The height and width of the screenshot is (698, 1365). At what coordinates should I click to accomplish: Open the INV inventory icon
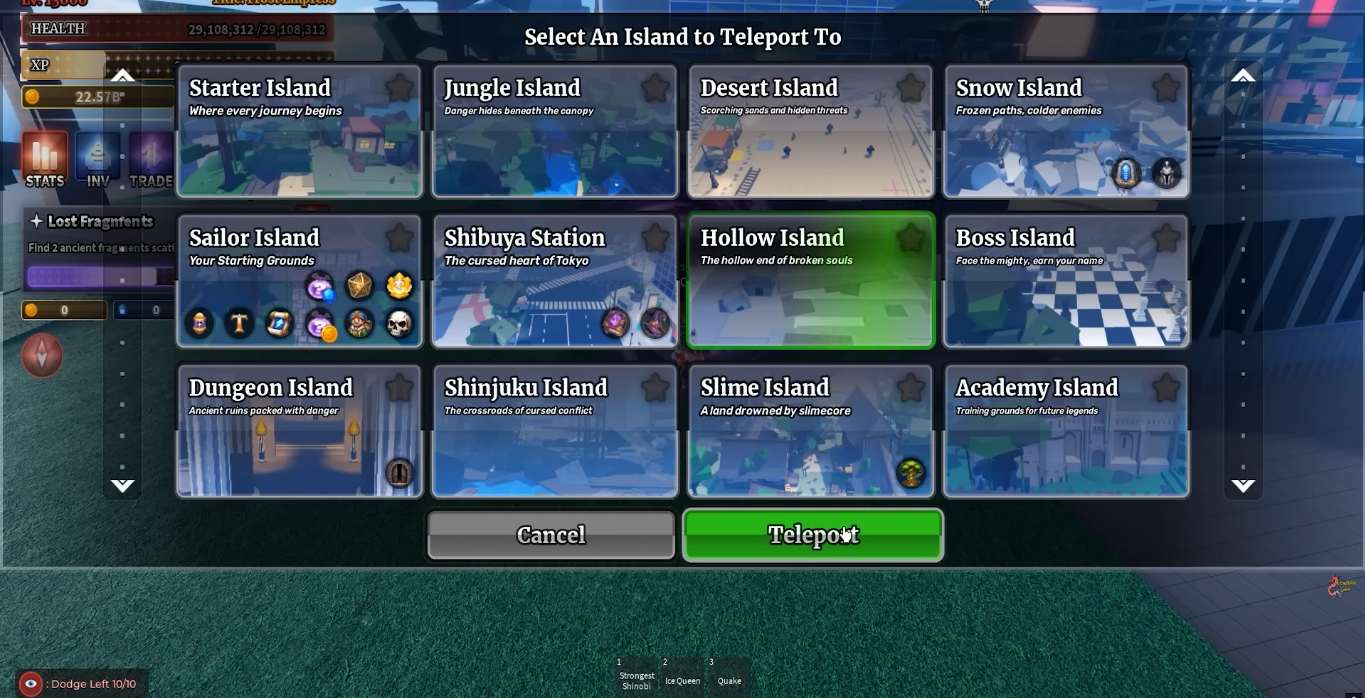[98, 160]
